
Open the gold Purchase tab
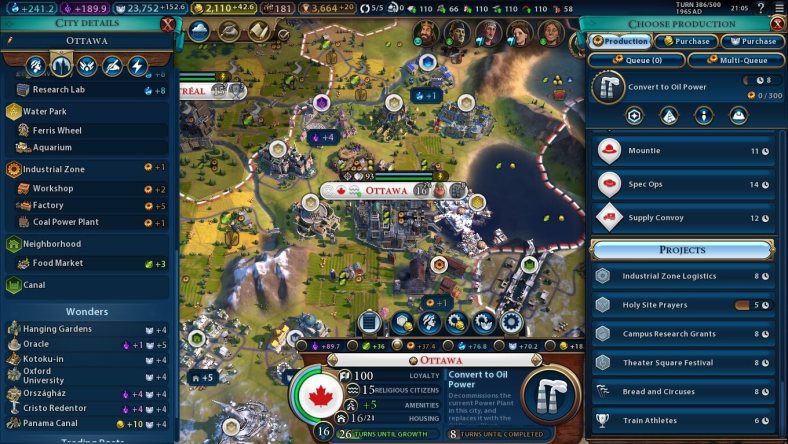[685, 42]
